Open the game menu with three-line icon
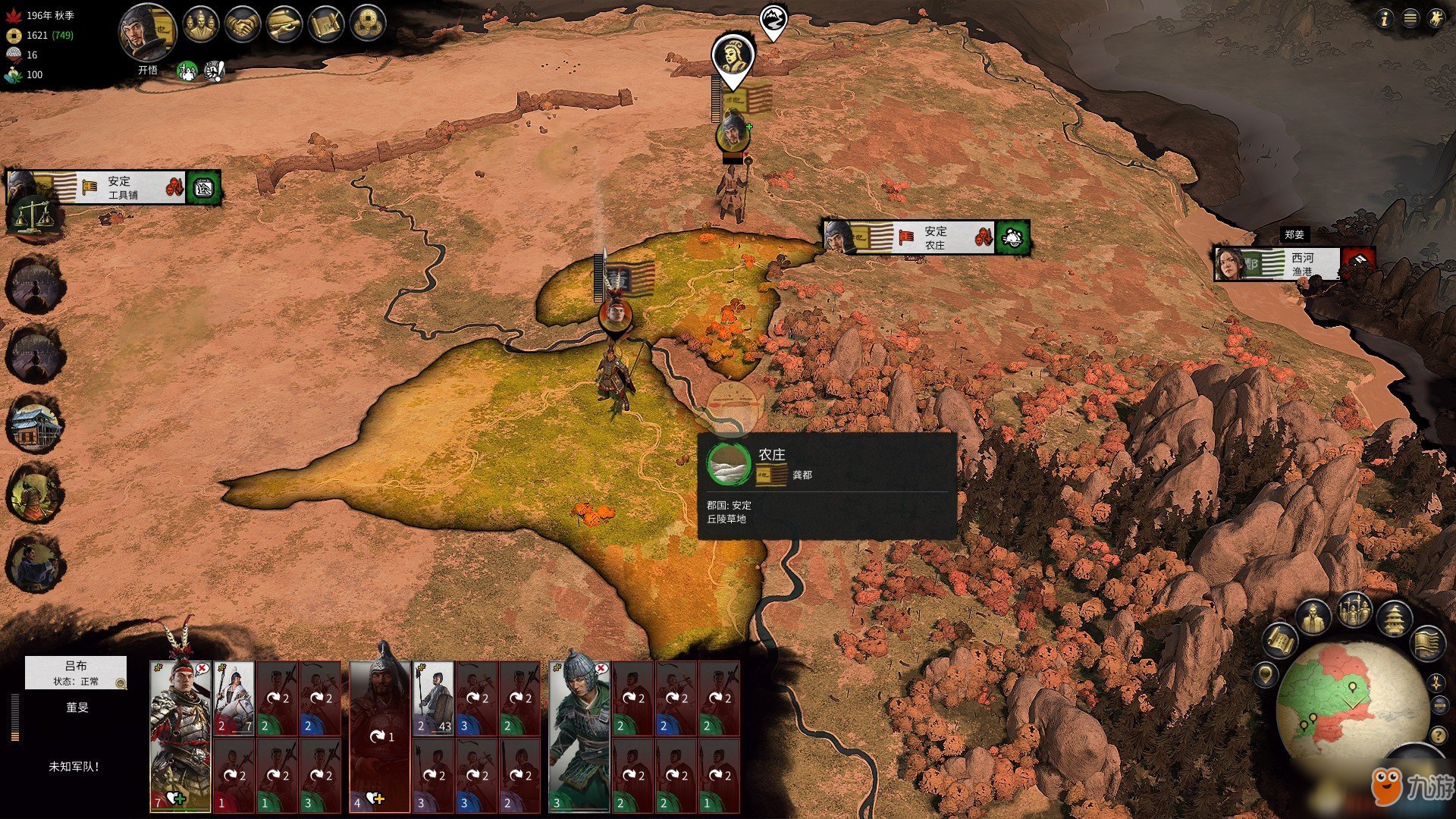 (x=1410, y=19)
